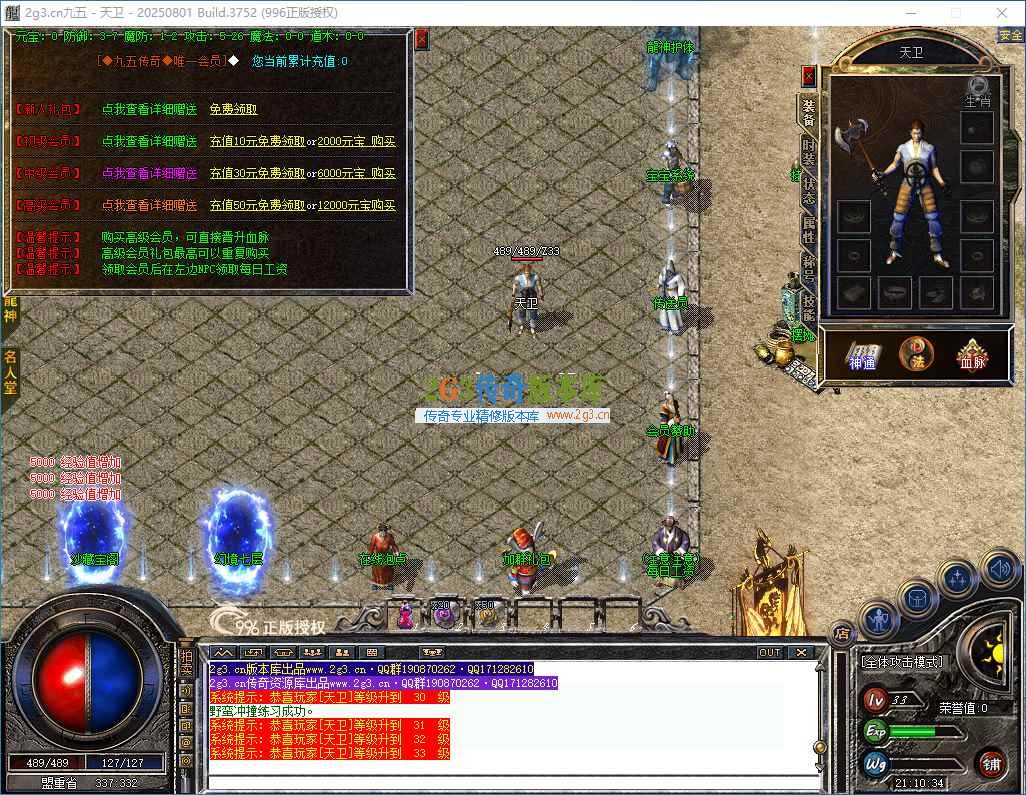This screenshot has width=1026, height=795.
Task: View purple mid-tier membership gift details
Action: (x=149, y=173)
